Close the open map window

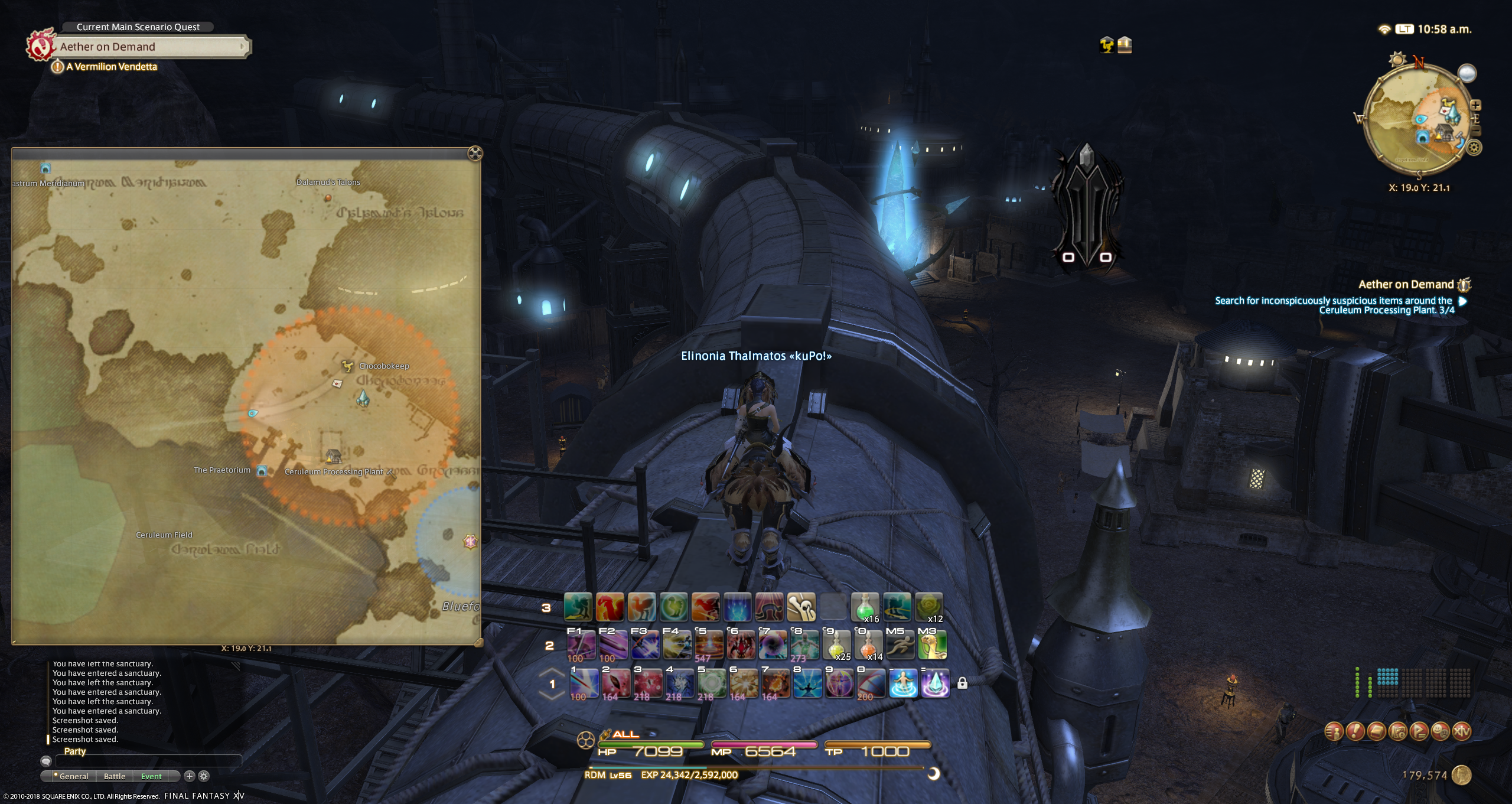pyautogui.click(x=474, y=154)
